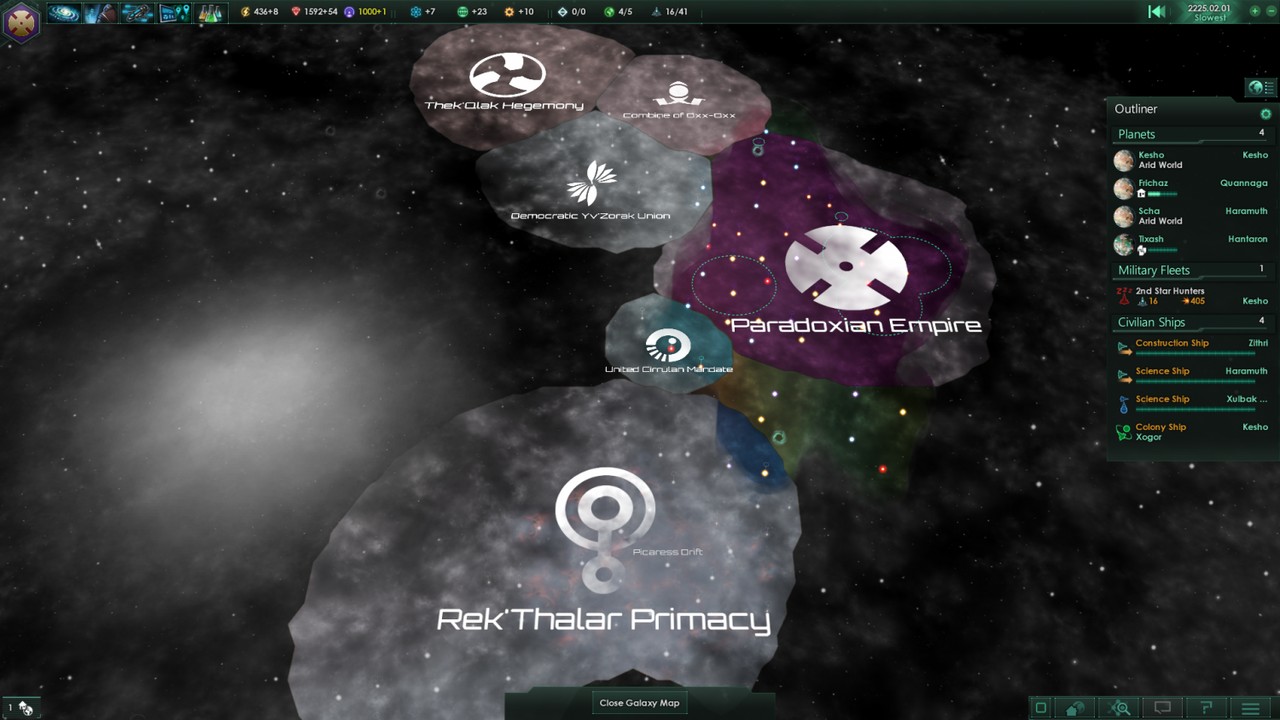This screenshot has height=720, width=1280.
Task: Open the situation log icon near bottom right
Action: tap(1206, 708)
